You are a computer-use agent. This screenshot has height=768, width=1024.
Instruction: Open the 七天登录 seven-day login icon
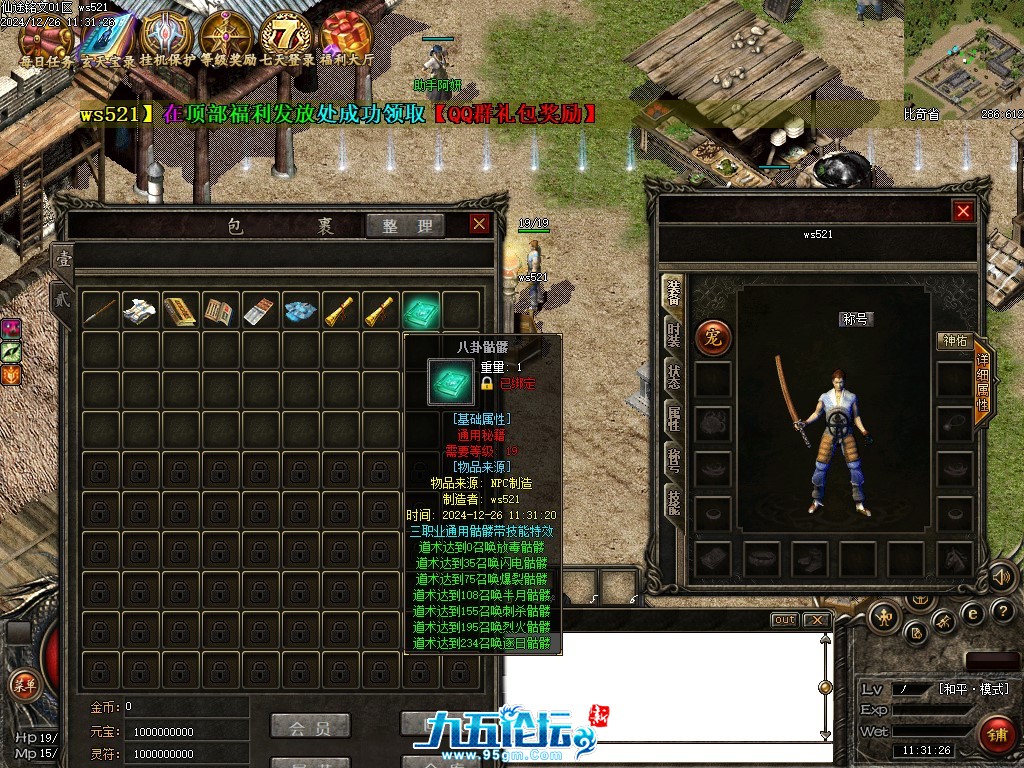[x=287, y=37]
